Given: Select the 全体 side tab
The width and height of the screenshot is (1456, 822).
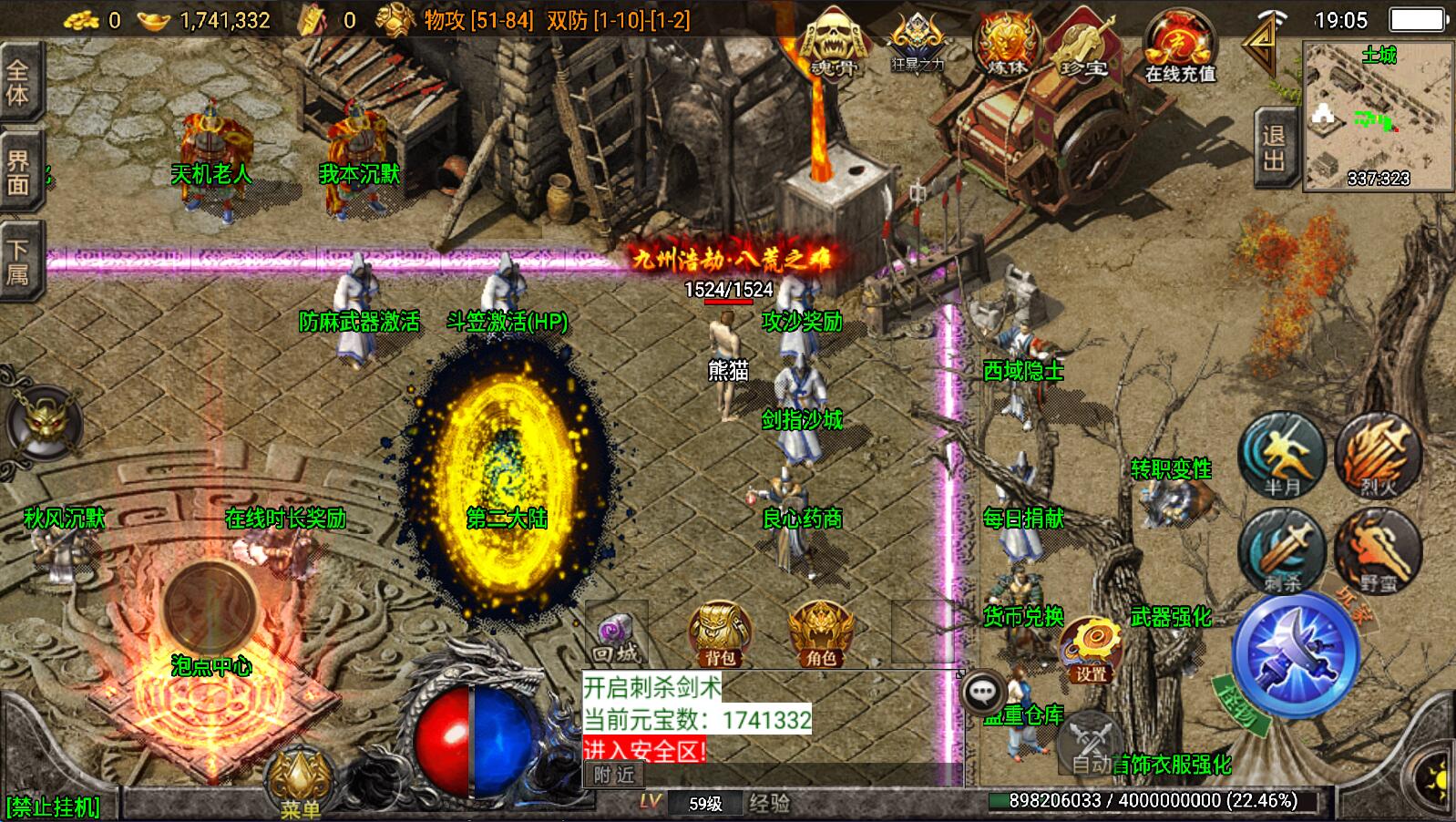Looking at the screenshot, I should 18,84.
